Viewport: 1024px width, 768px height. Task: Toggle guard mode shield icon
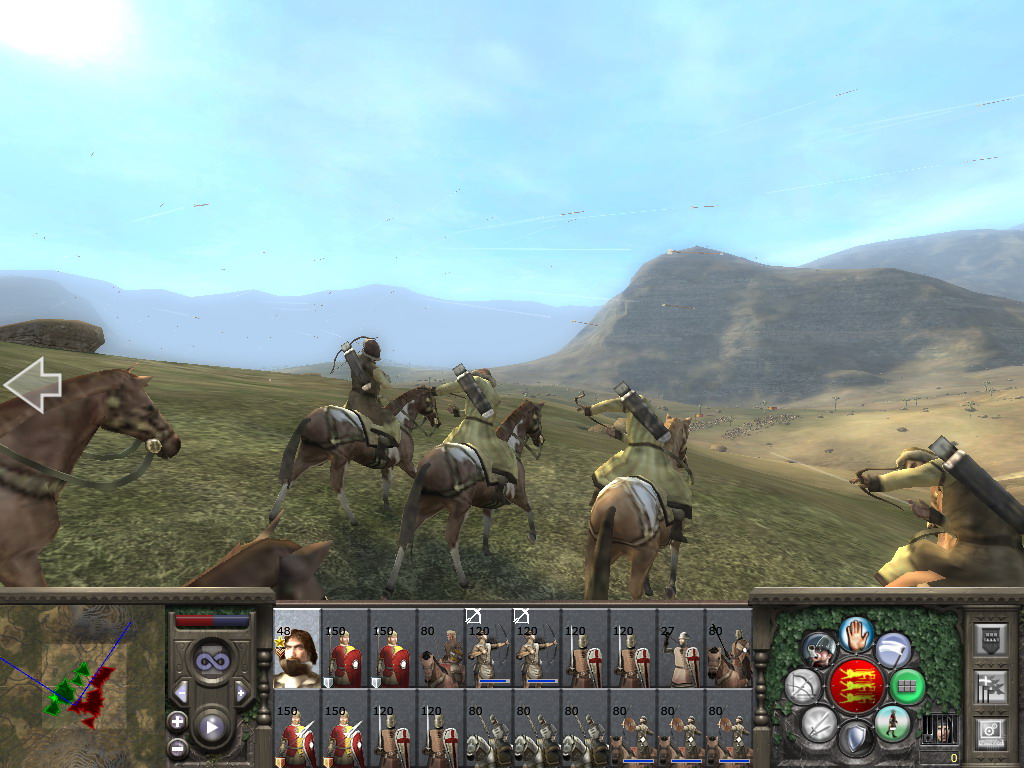point(855,740)
